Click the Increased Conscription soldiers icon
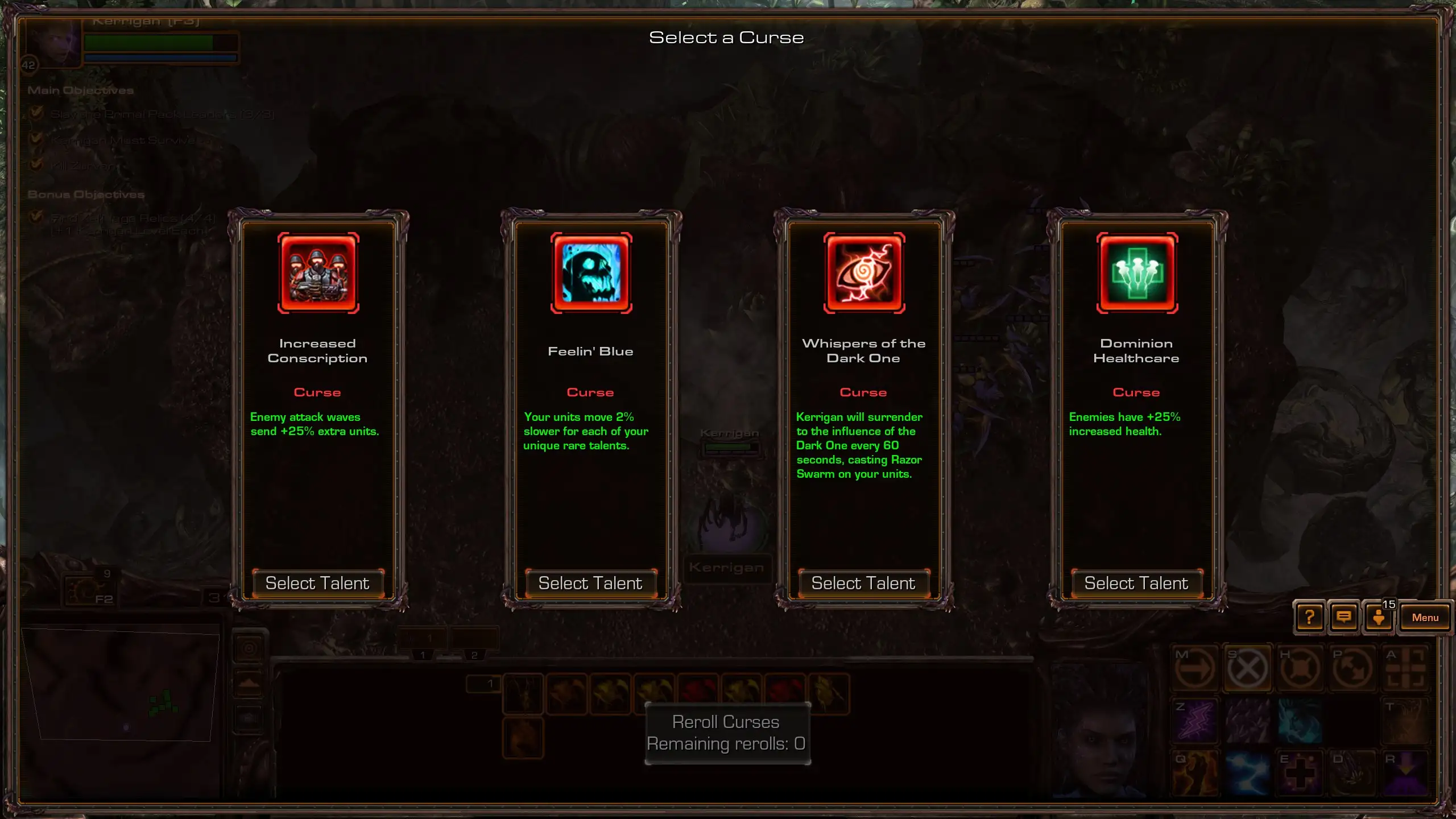1456x819 pixels. tap(318, 272)
